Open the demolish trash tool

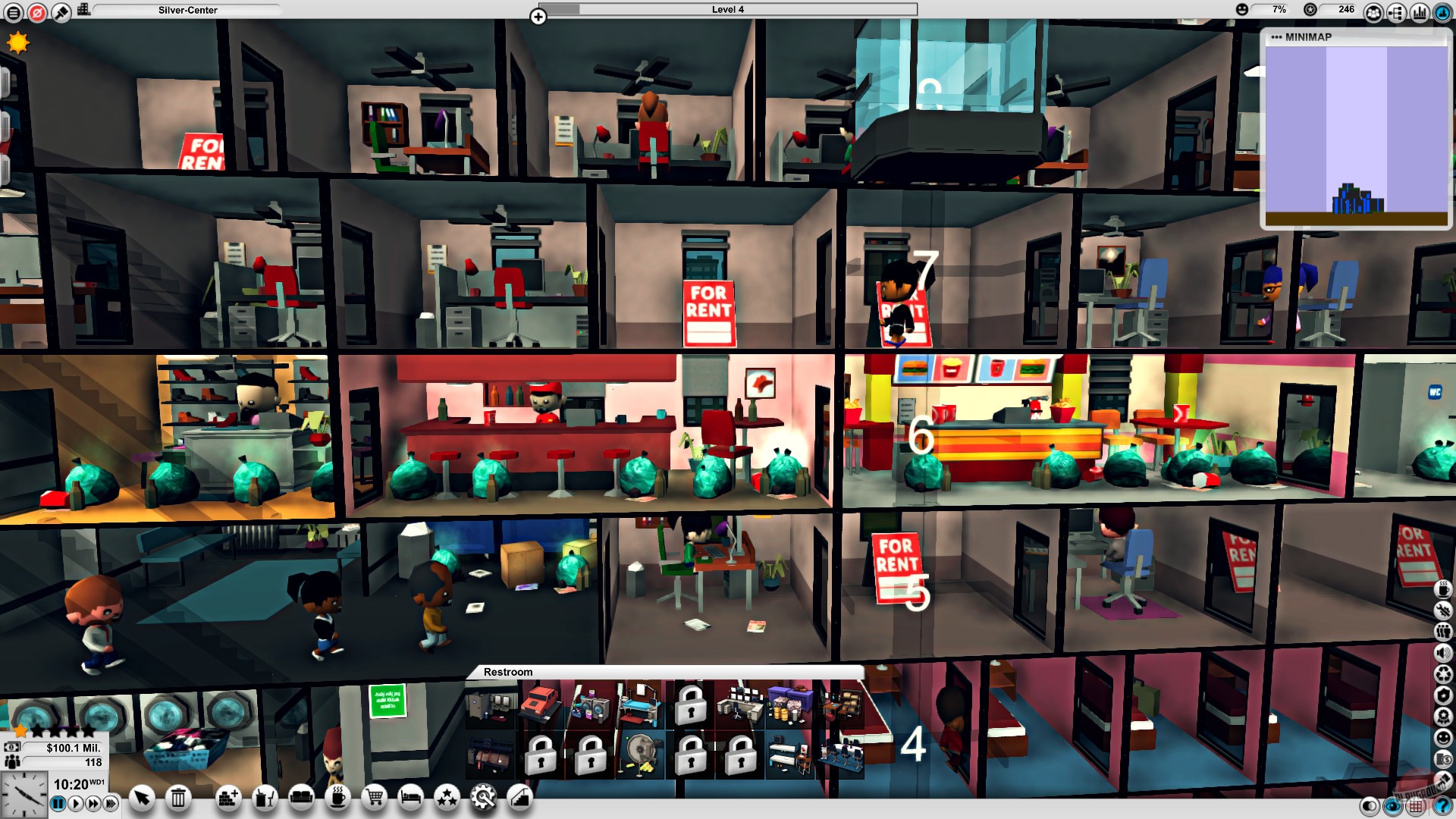[178, 799]
